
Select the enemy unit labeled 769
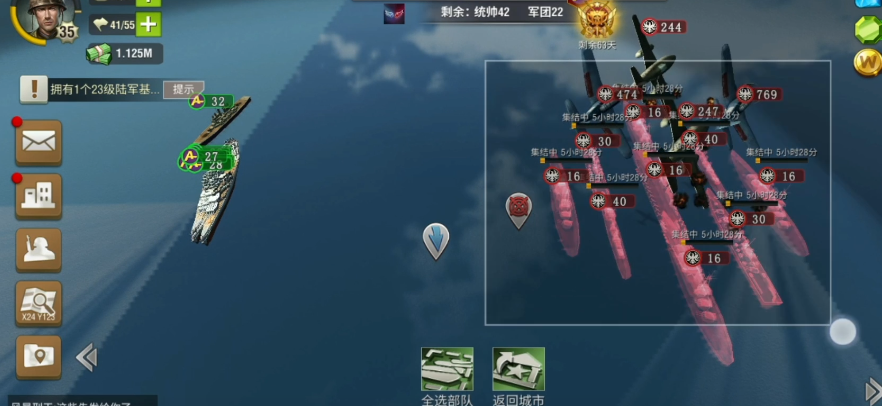click(x=758, y=95)
